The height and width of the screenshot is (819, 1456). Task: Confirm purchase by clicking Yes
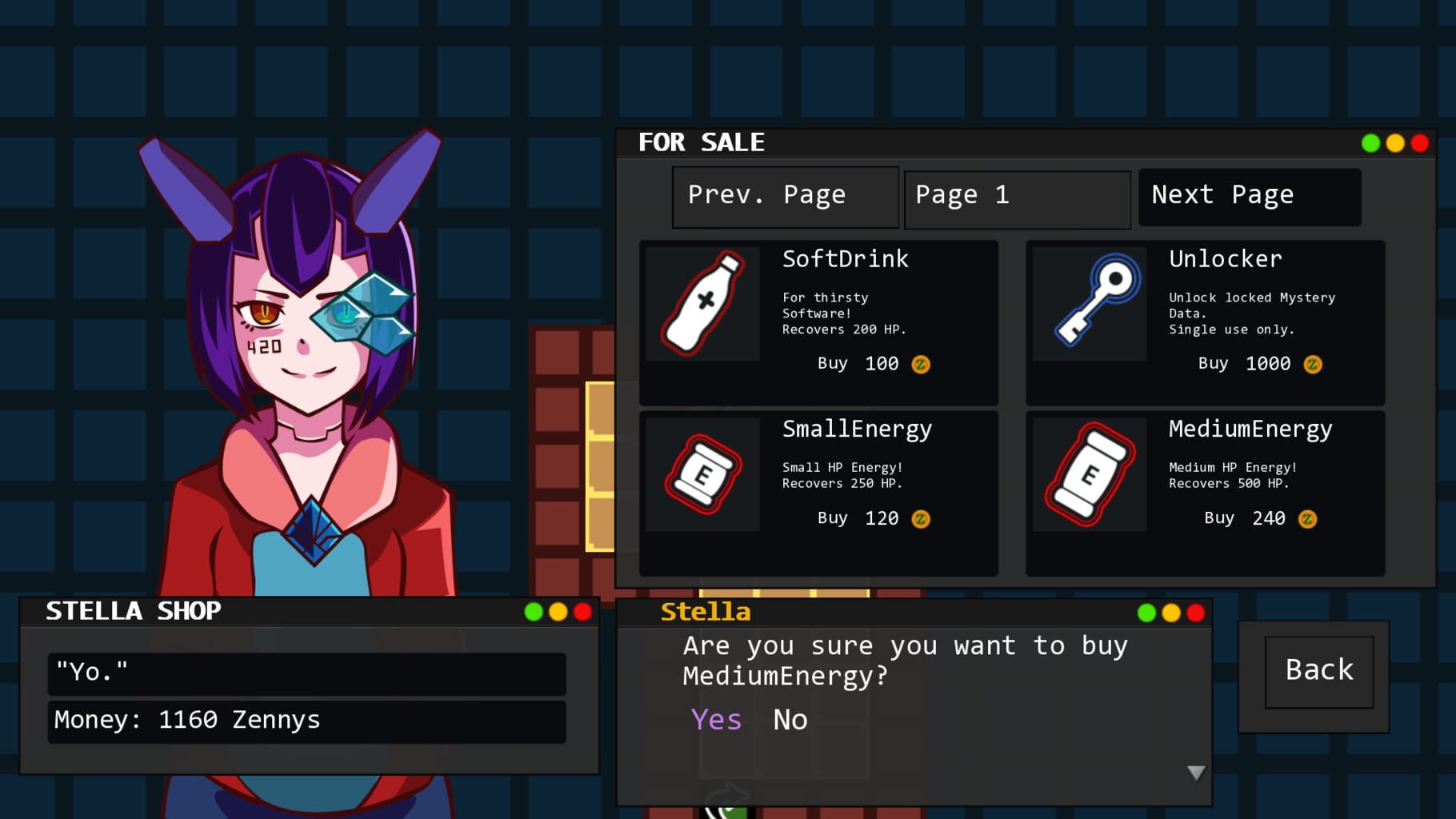pyautogui.click(x=717, y=719)
